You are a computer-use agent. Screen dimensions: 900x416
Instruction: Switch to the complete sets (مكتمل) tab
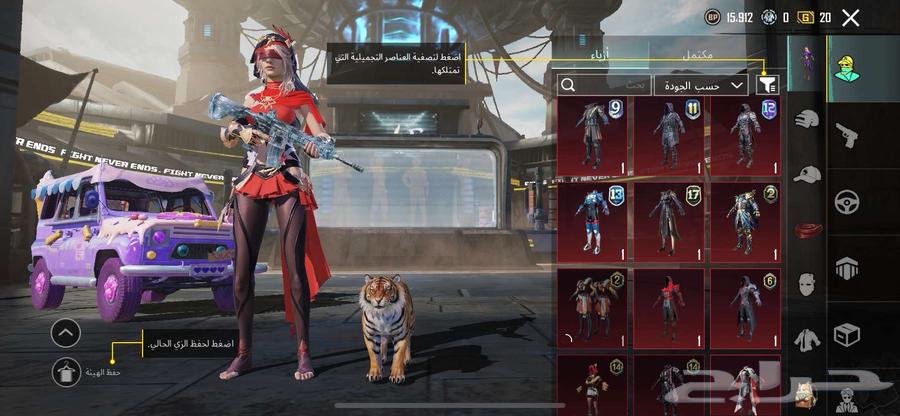tap(696, 56)
